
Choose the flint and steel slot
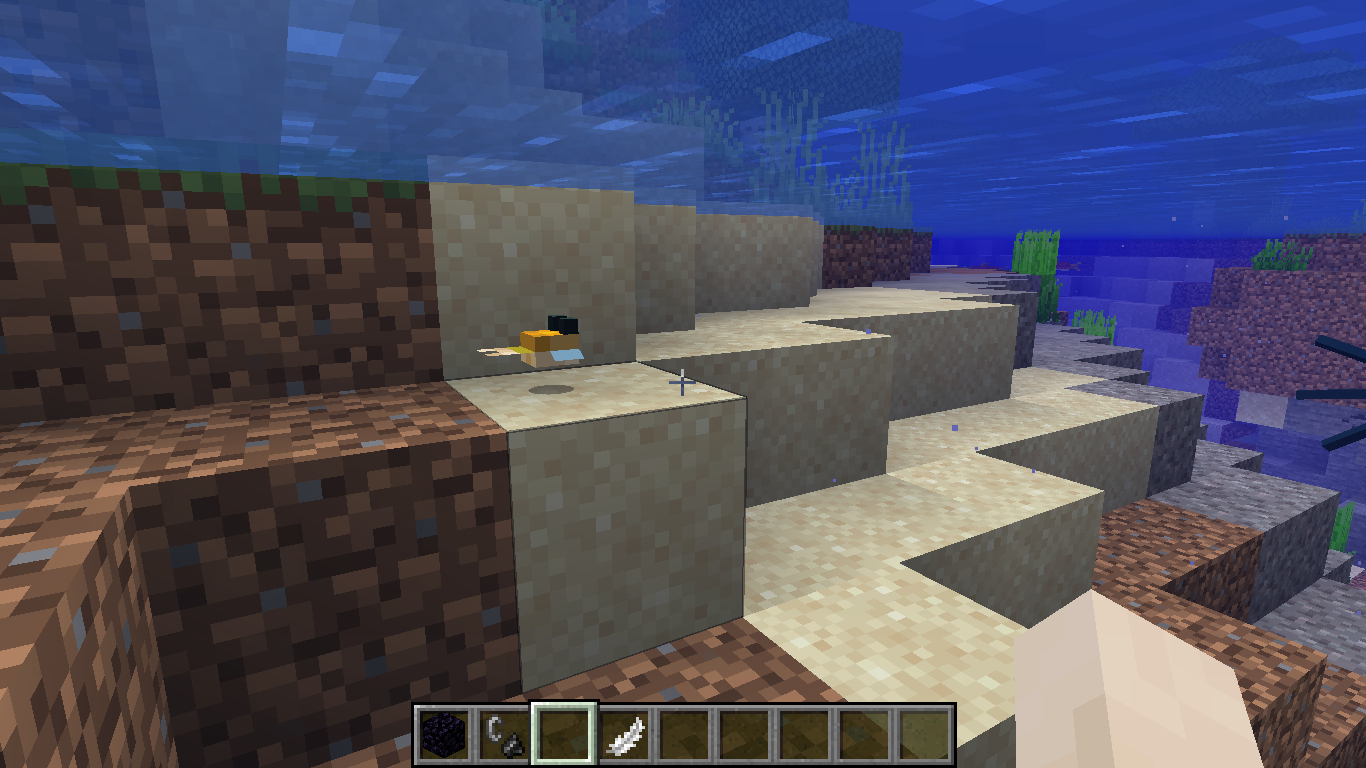504,735
